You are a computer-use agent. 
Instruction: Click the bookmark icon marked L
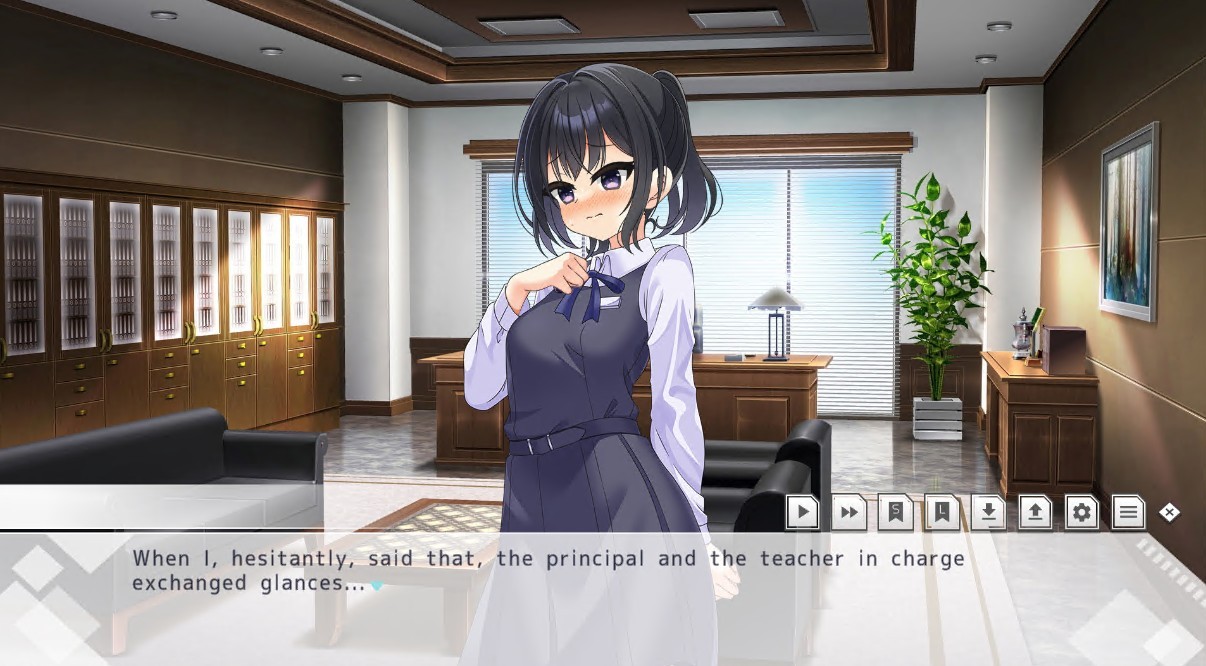[x=942, y=513]
